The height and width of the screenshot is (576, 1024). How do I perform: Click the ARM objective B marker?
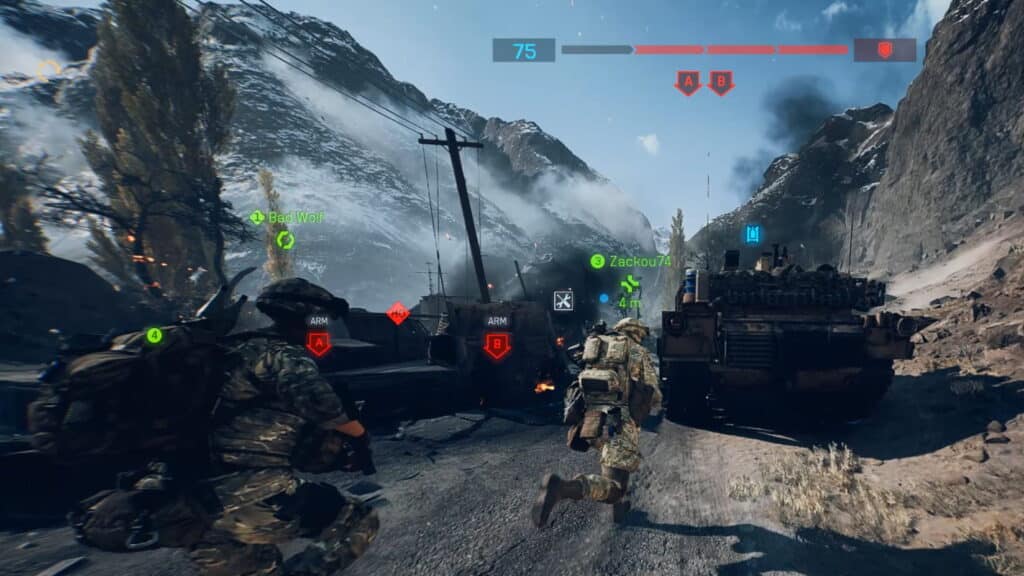tap(497, 345)
